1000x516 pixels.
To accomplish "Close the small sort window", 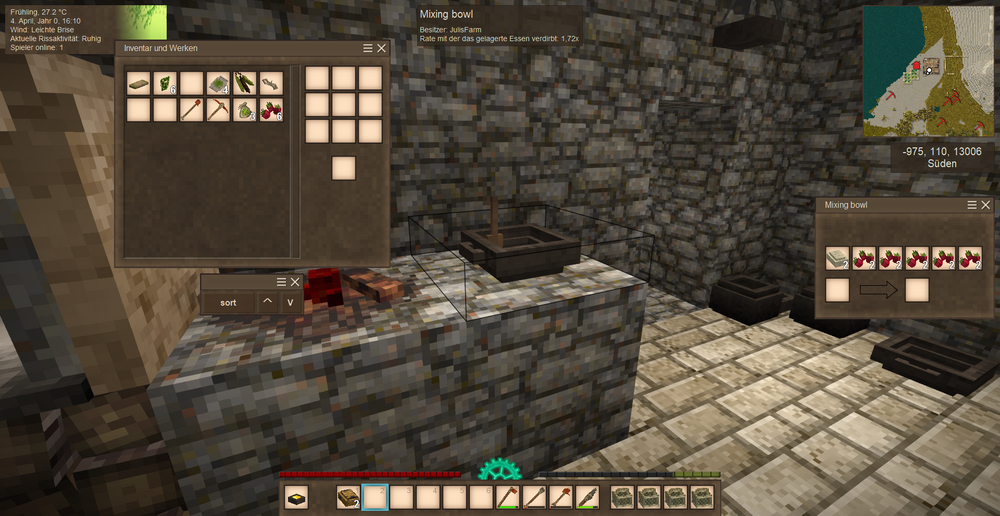I will coord(295,282).
